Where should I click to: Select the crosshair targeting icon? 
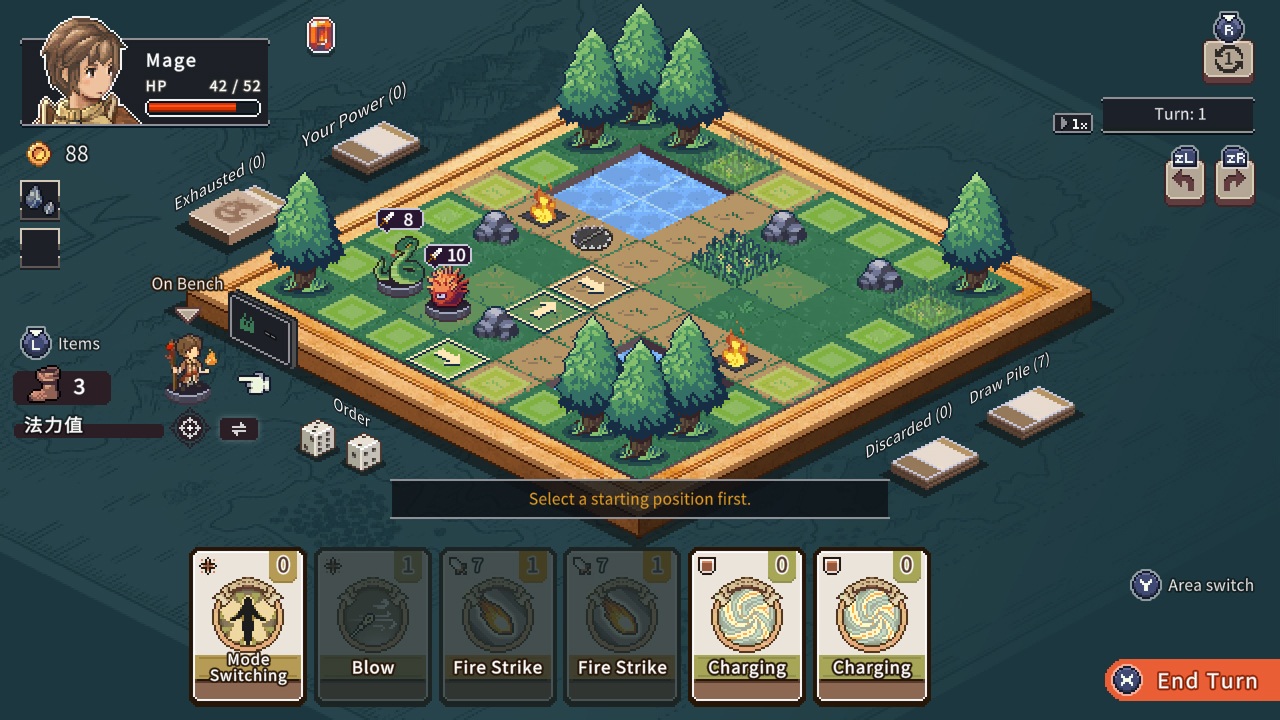(x=190, y=428)
